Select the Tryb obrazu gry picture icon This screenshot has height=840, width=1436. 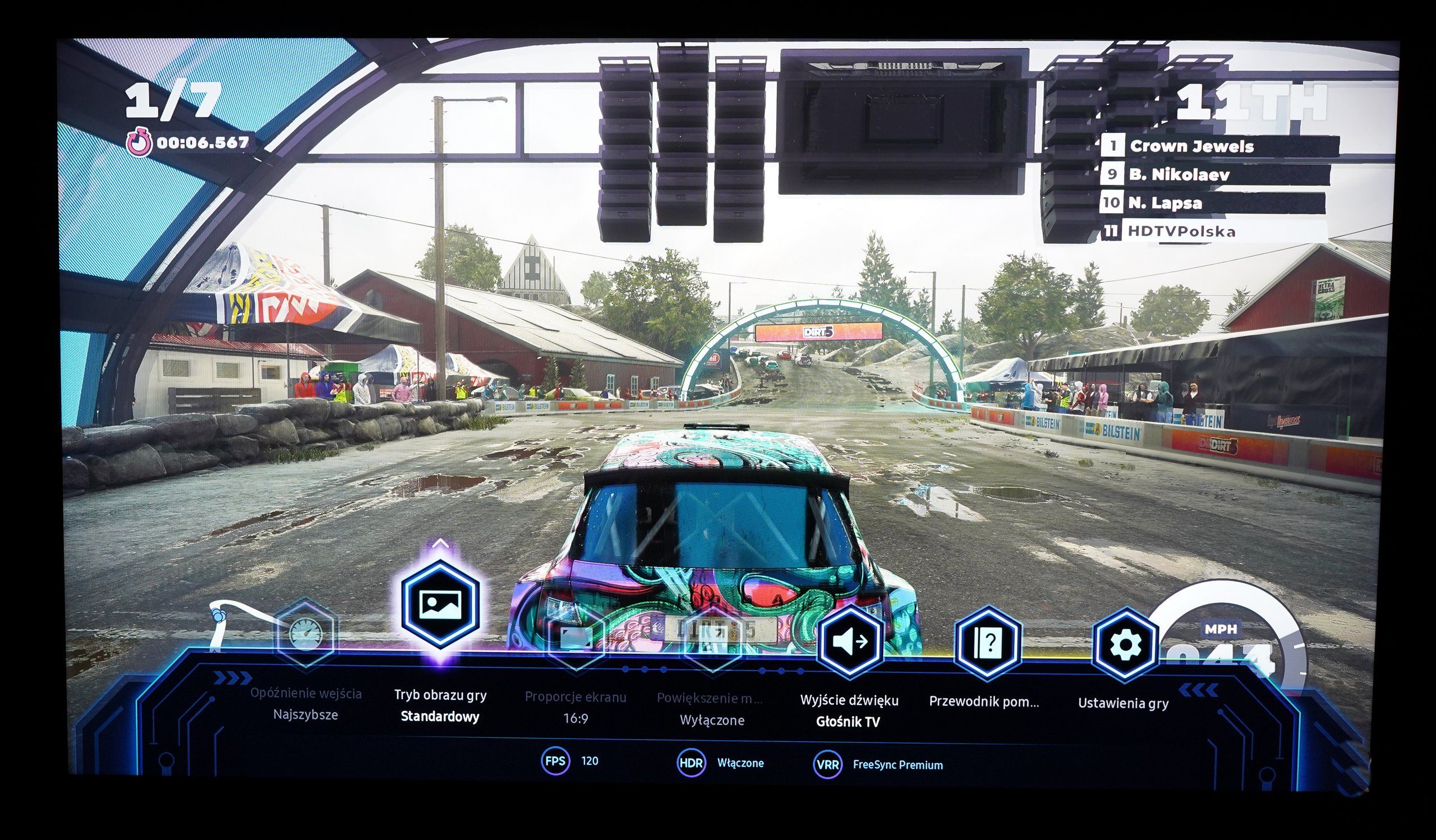click(439, 605)
